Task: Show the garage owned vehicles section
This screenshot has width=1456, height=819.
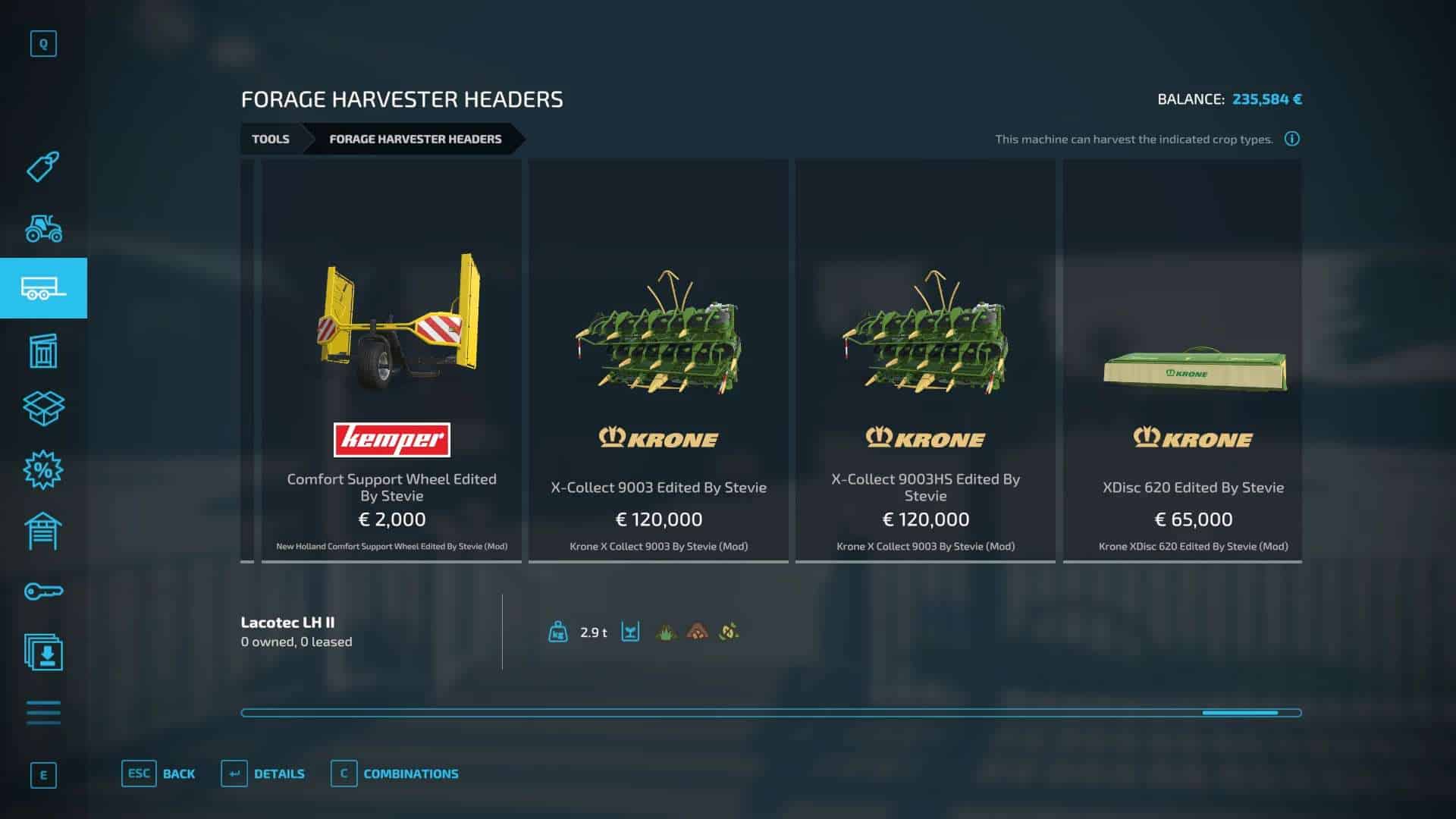Action: [43, 531]
